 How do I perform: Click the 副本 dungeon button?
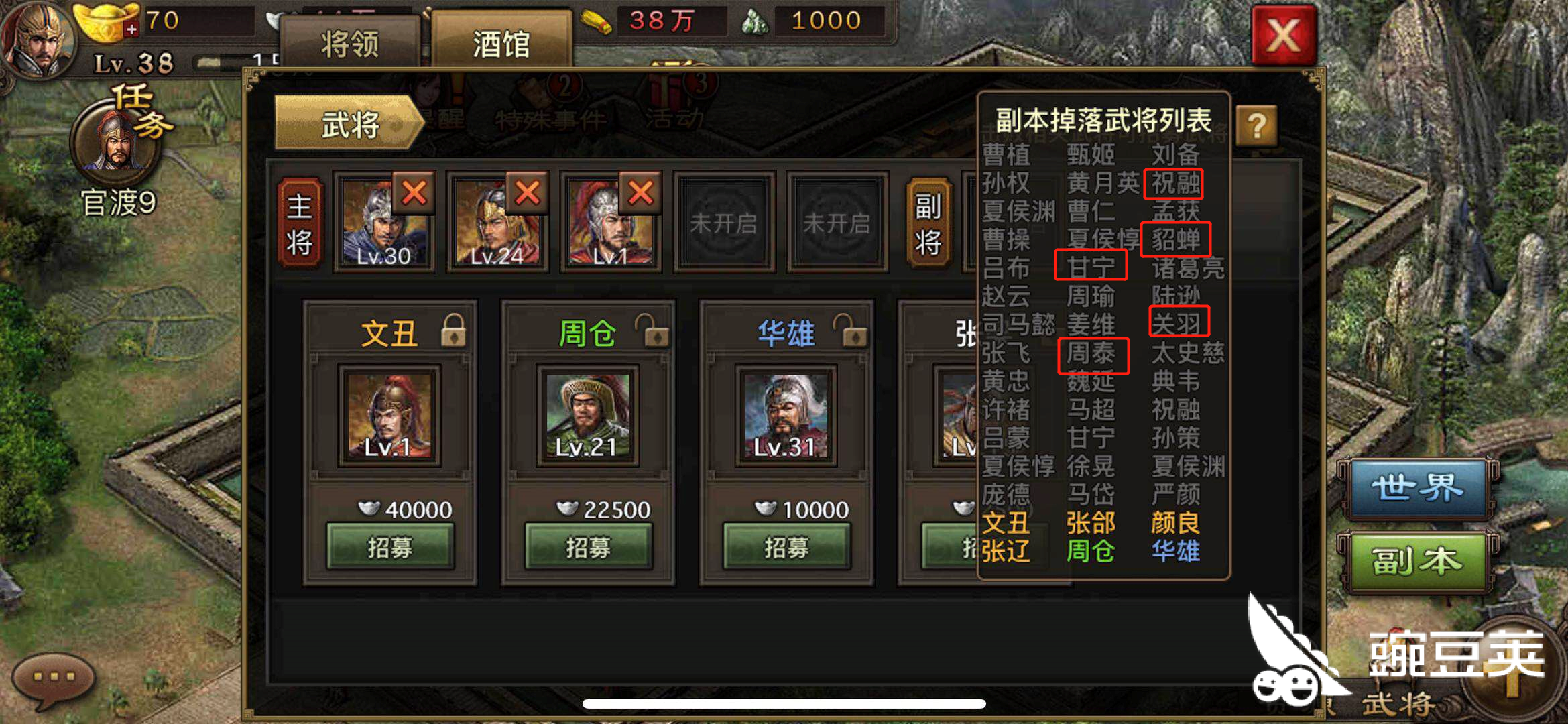coord(1419,561)
